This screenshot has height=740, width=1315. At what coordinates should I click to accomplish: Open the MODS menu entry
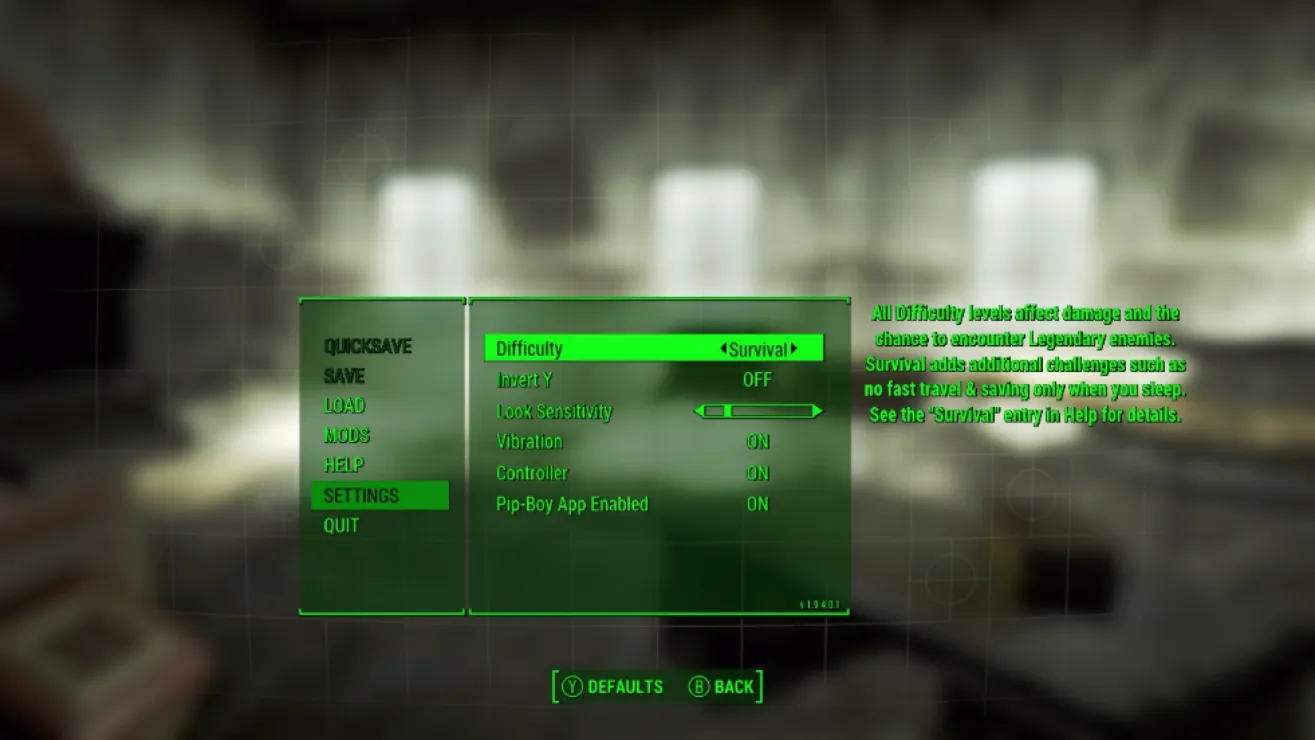pos(346,436)
